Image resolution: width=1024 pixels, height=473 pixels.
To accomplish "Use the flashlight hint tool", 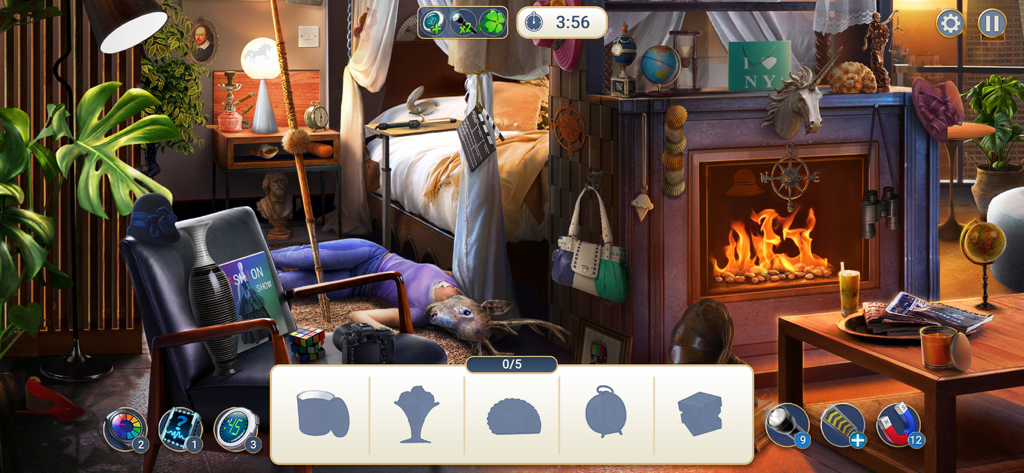I will [786, 424].
